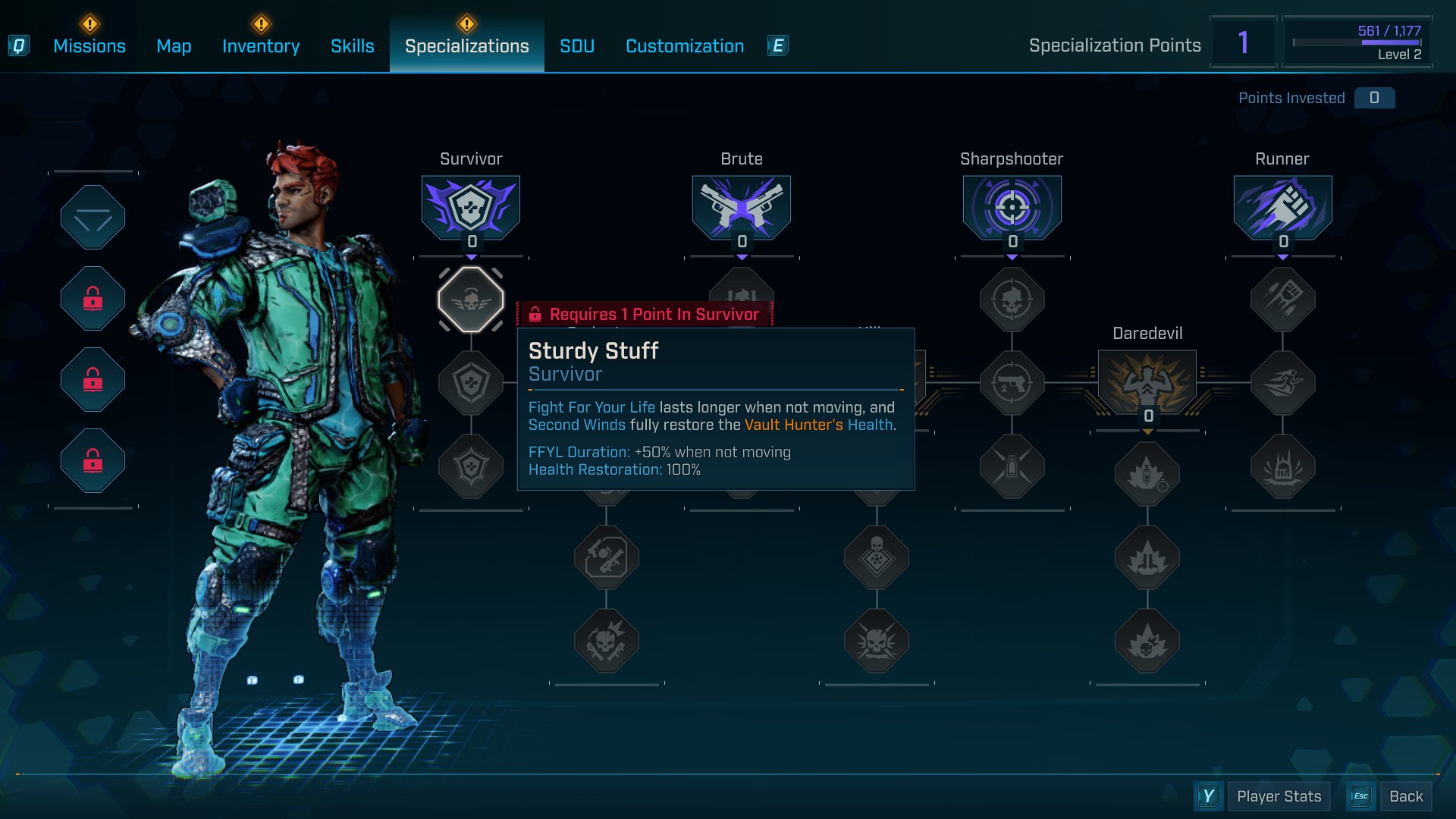Click the Q keybind icon in top-left corner

(19, 45)
